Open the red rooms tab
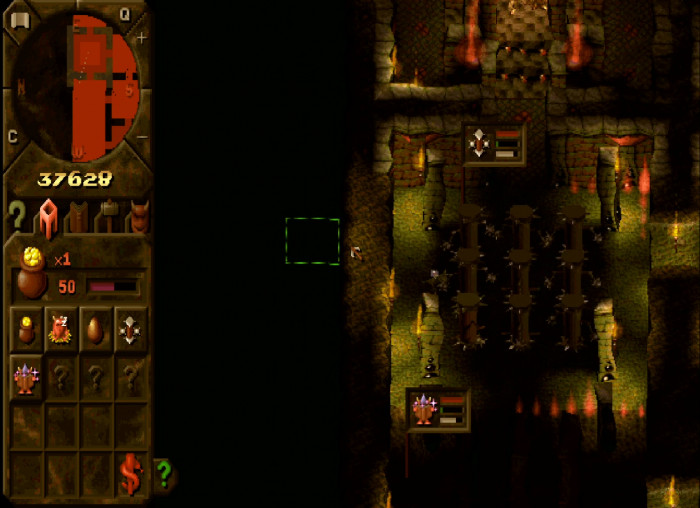Screen dimensions: 700x508 47,215
